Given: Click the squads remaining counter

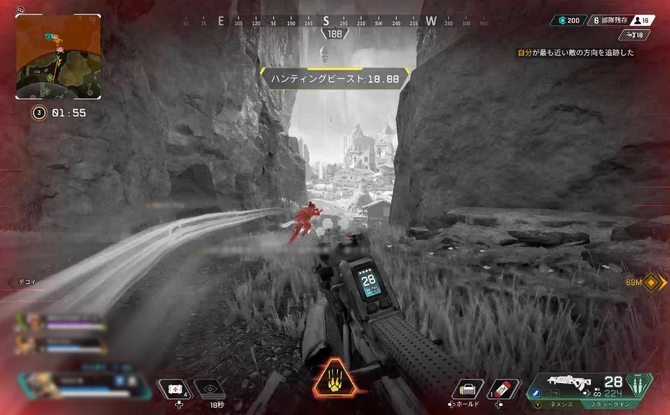Looking at the screenshot, I should (x=611, y=20).
